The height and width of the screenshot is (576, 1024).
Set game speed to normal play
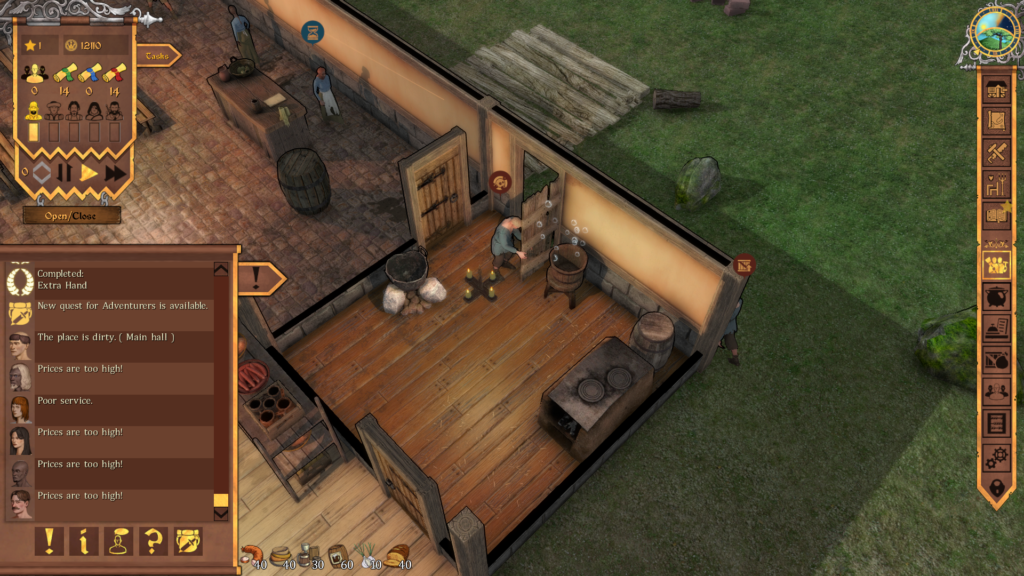click(89, 173)
